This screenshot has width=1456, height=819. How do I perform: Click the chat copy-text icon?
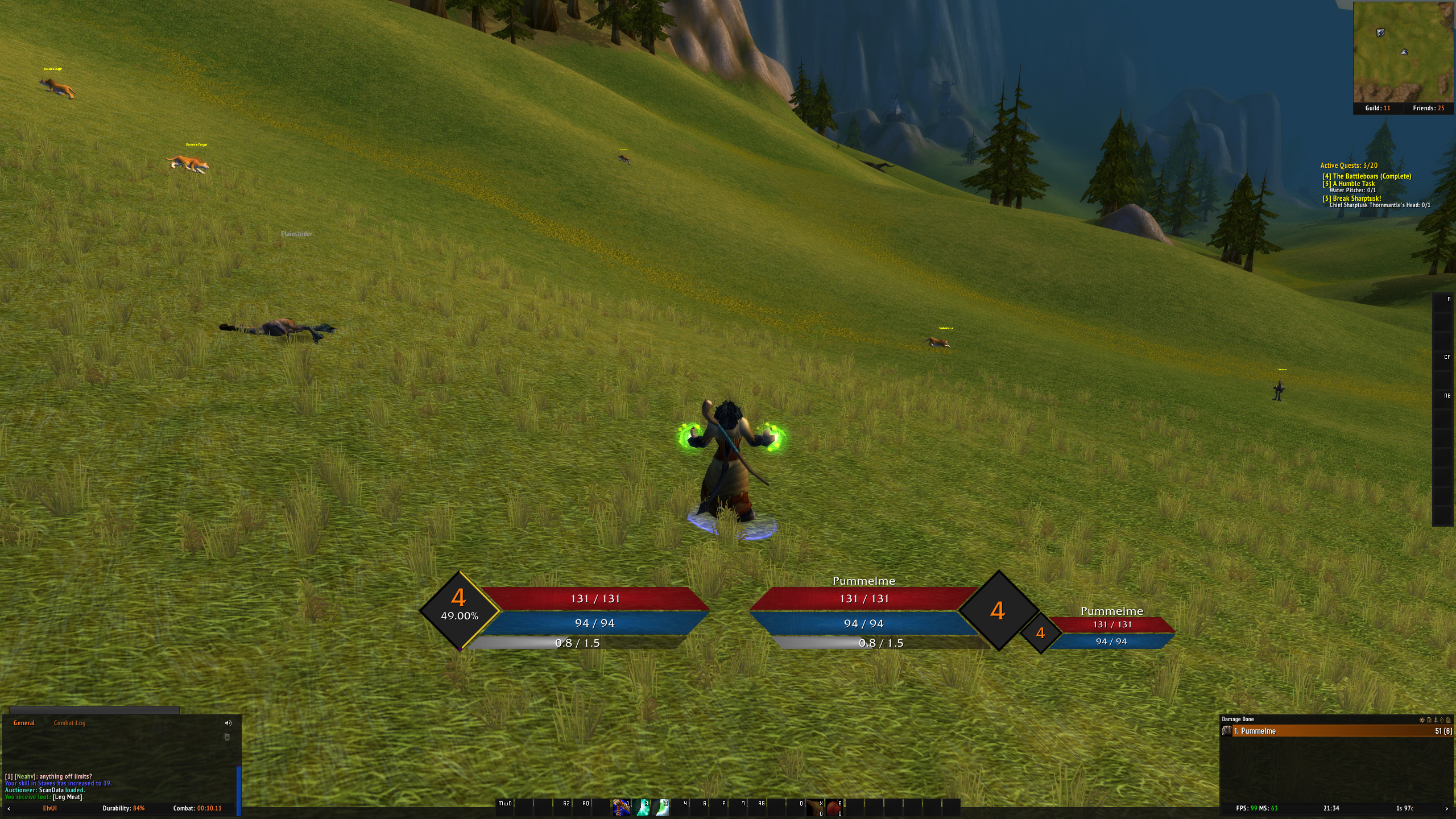pyautogui.click(x=227, y=737)
